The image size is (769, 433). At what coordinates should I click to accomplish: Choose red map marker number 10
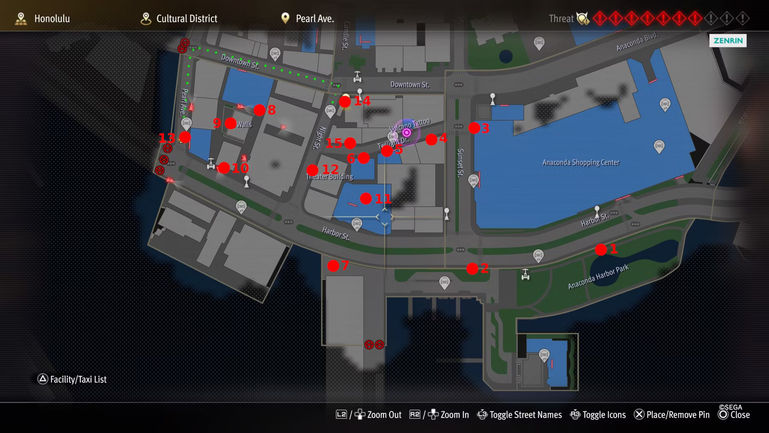[224, 168]
